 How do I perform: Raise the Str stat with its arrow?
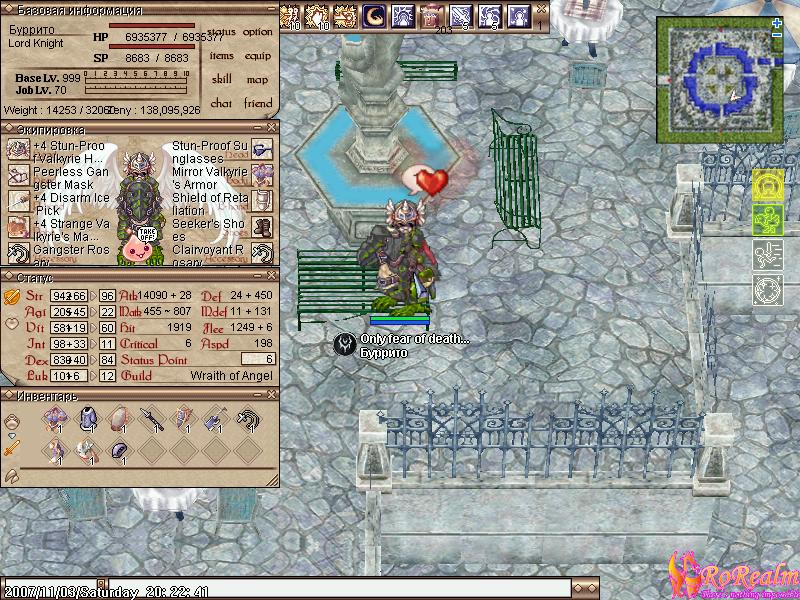point(92,296)
